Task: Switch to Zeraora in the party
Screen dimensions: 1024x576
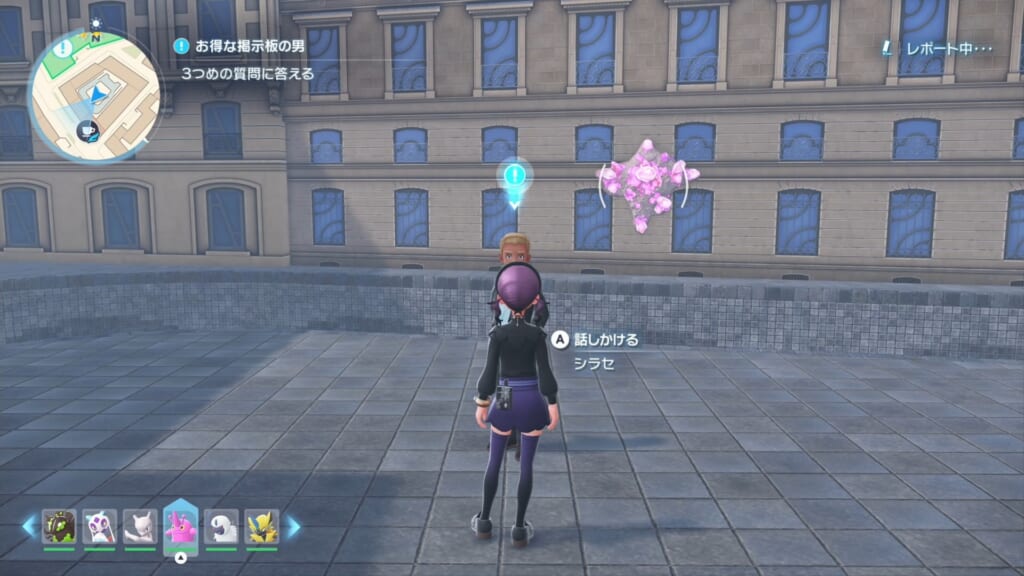Action: pyautogui.click(x=261, y=527)
